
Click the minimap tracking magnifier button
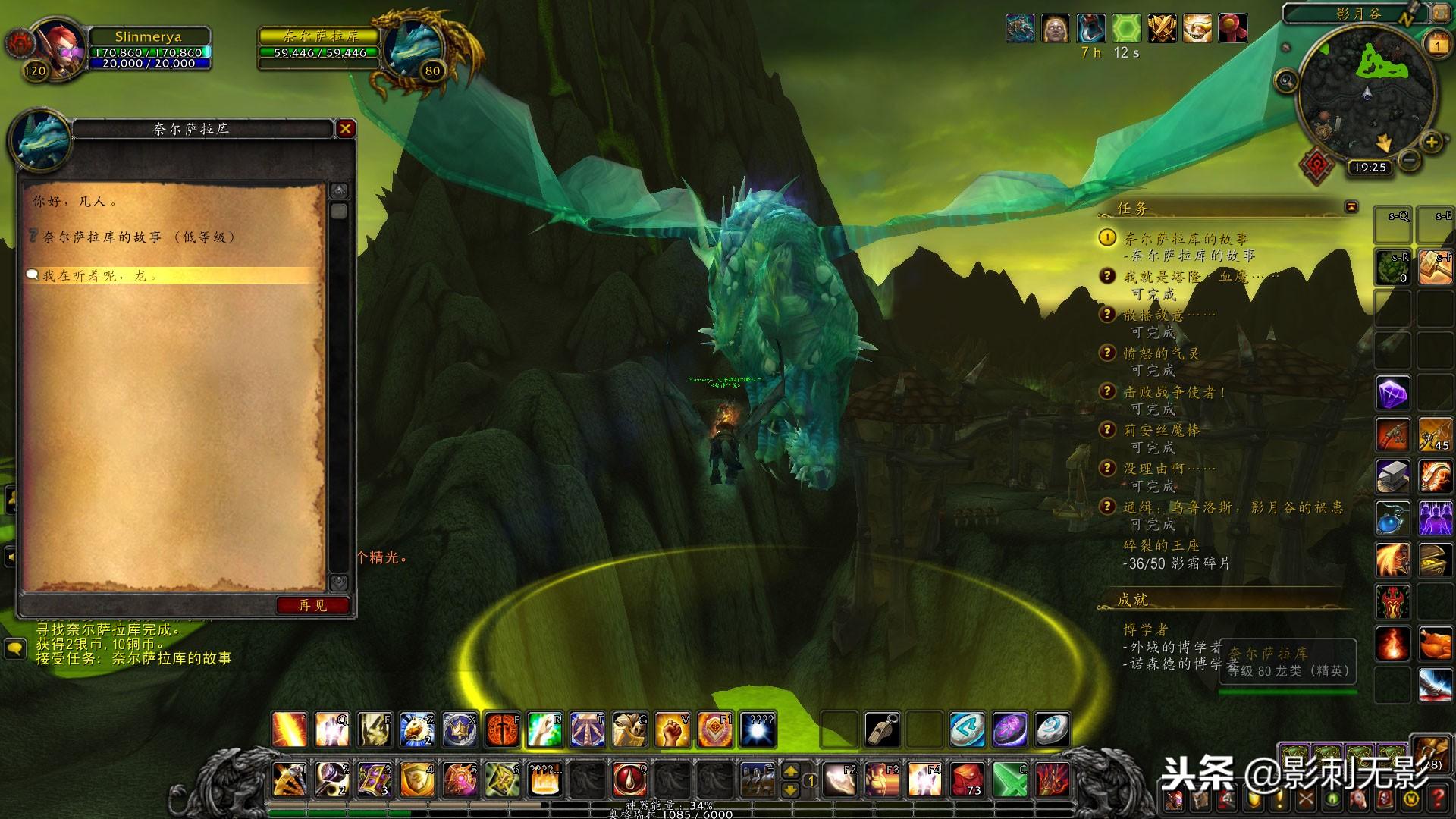tap(1286, 79)
